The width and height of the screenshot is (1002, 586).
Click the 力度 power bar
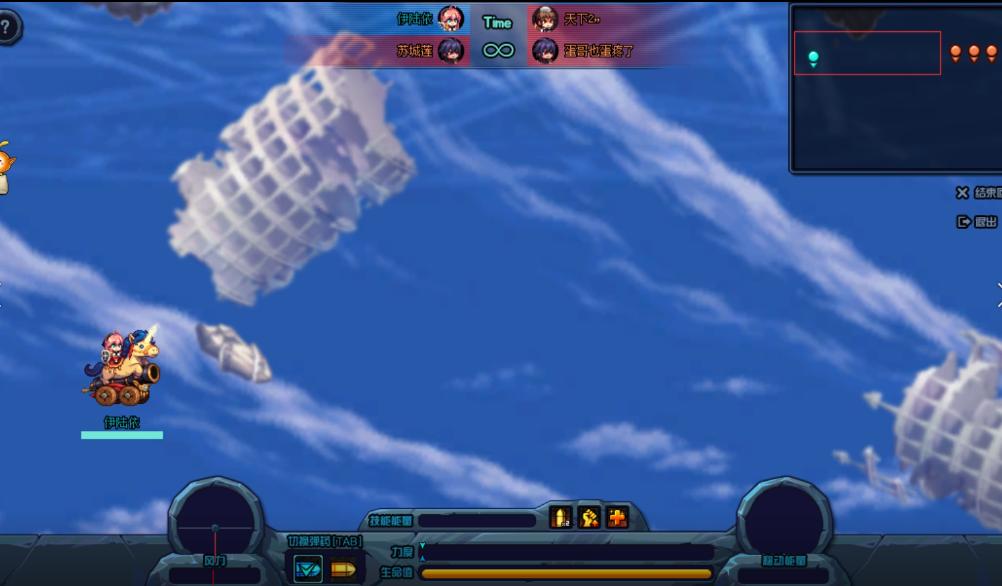[566, 552]
